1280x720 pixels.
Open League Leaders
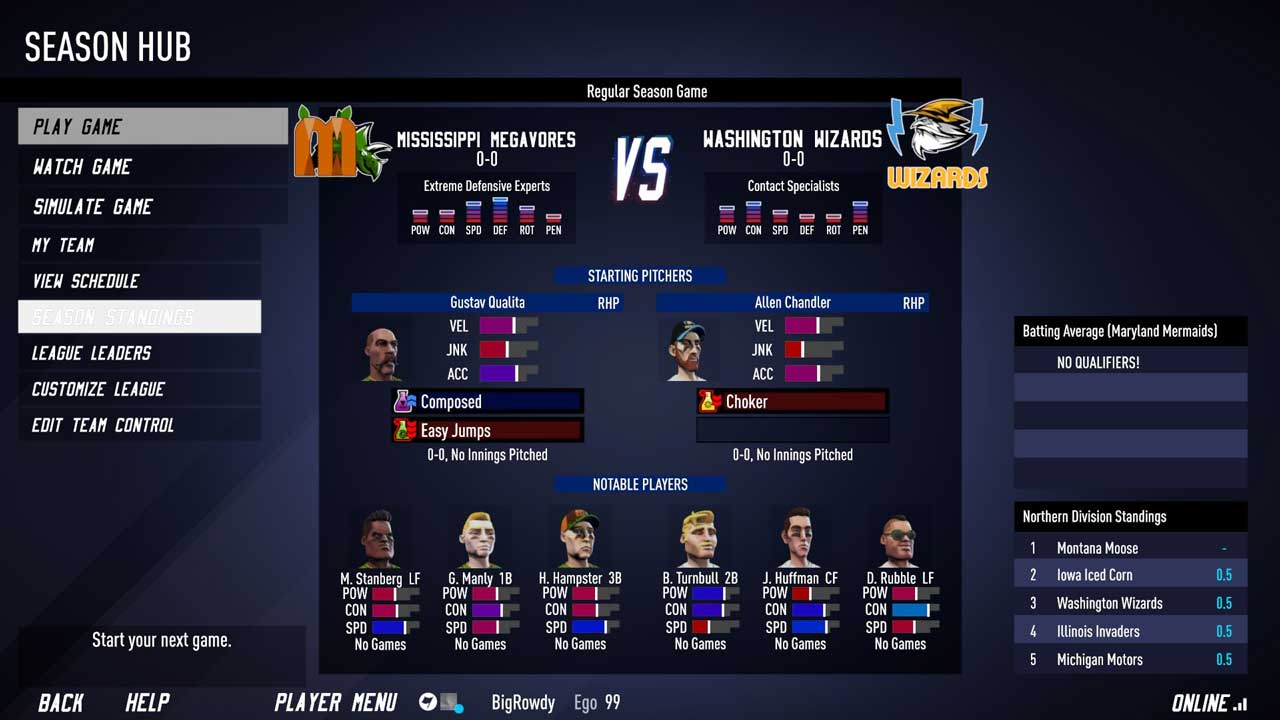pyautogui.click(x=139, y=353)
